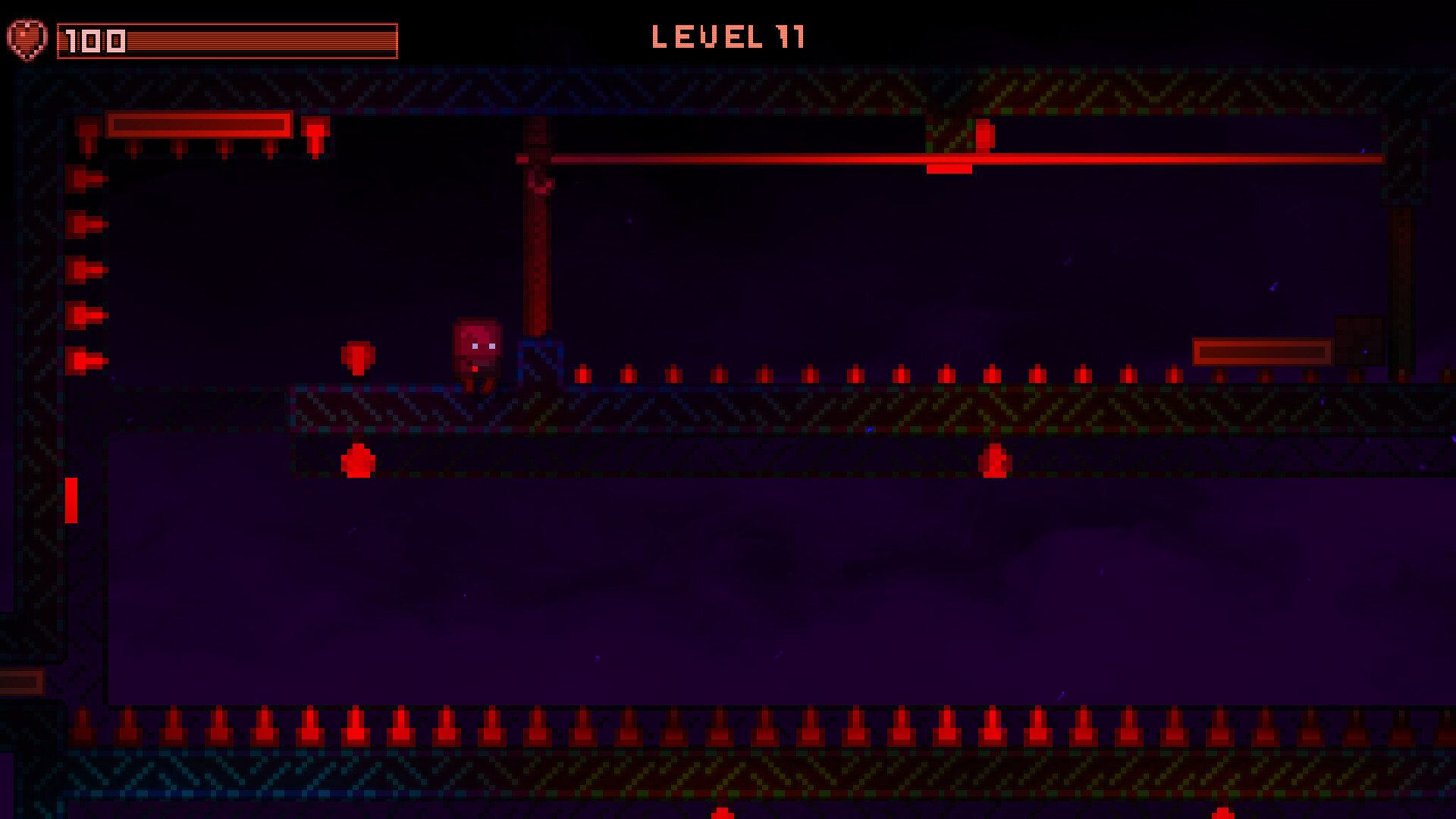Click the glowing orb left of the player

[358, 356]
